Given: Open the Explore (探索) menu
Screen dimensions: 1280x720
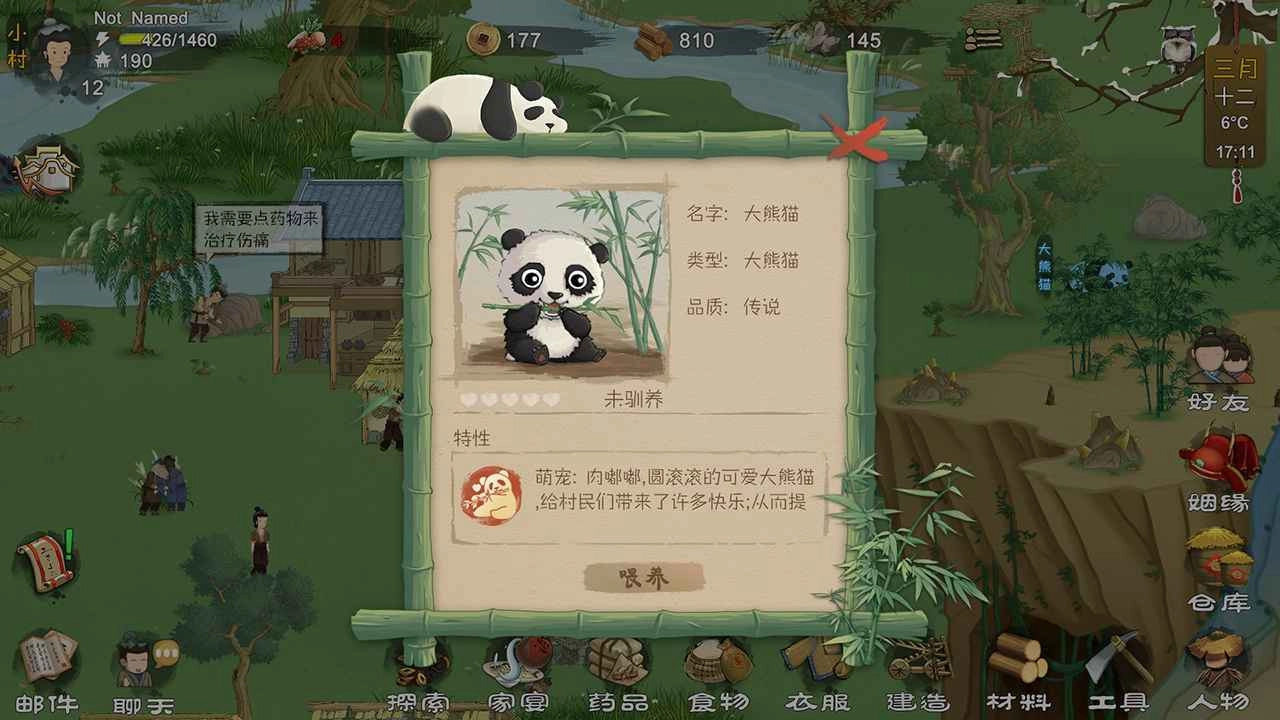Looking at the screenshot, I should [x=420, y=680].
